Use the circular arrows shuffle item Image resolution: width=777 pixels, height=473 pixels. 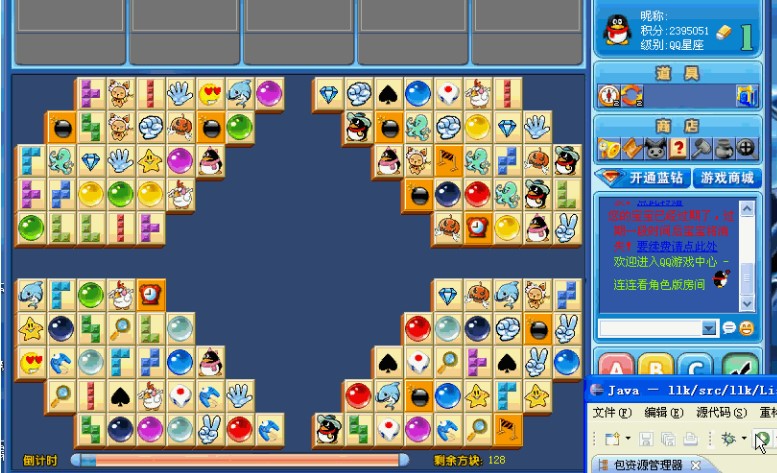pyautogui.click(x=631, y=95)
